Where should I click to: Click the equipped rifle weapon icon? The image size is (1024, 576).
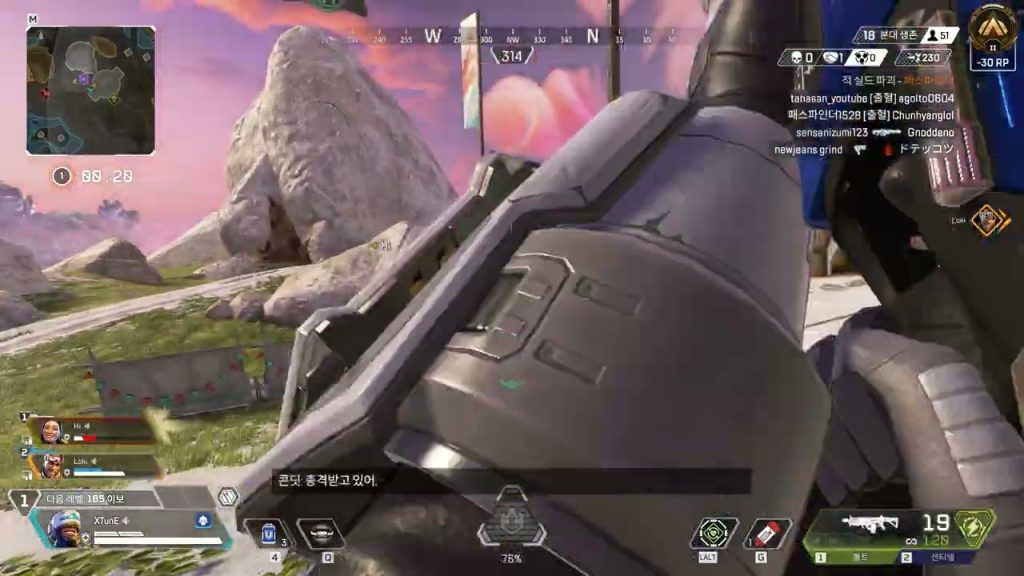pyautogui.click(x=870, y=522)
